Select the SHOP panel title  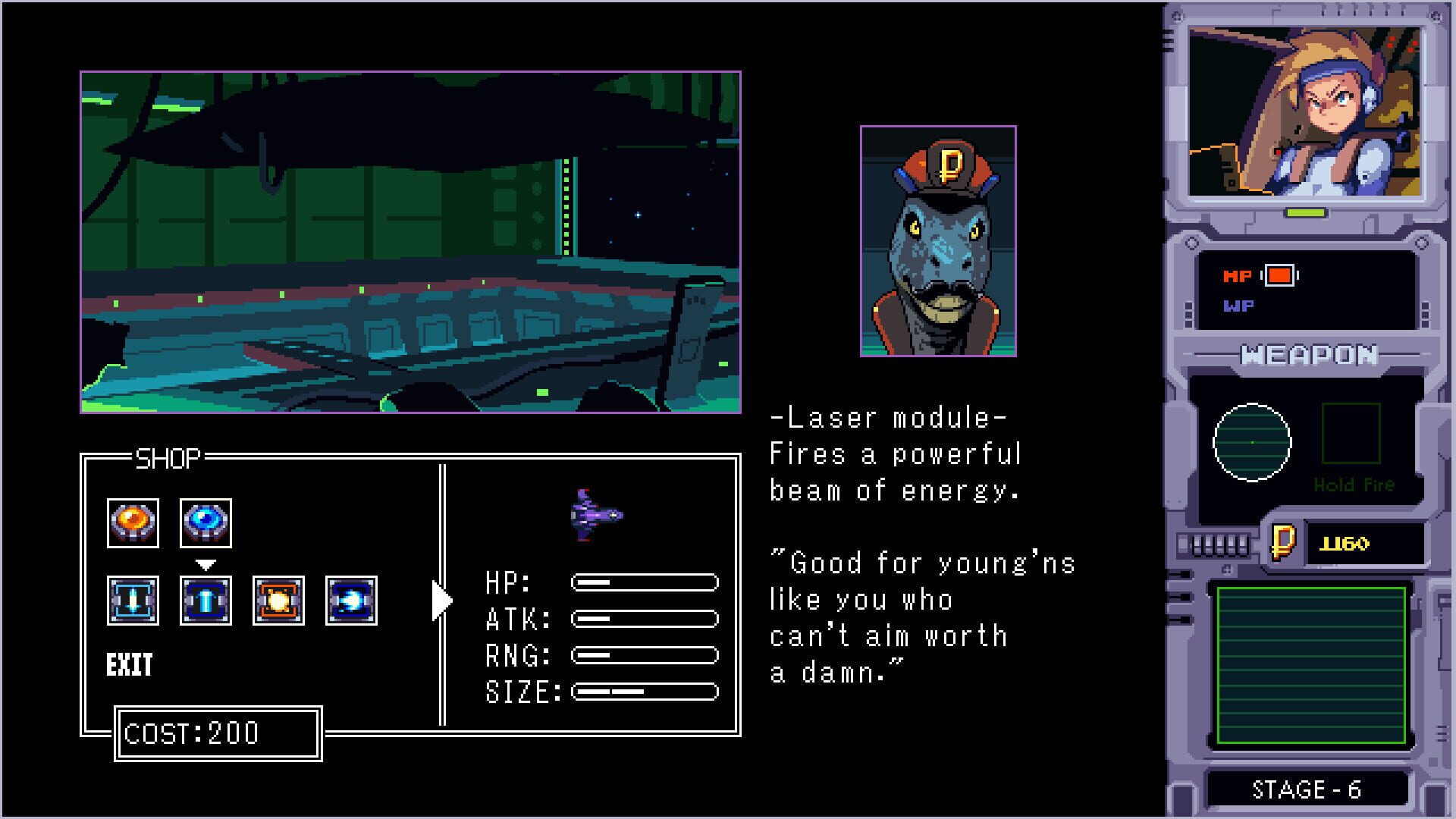tap(168, 456)
